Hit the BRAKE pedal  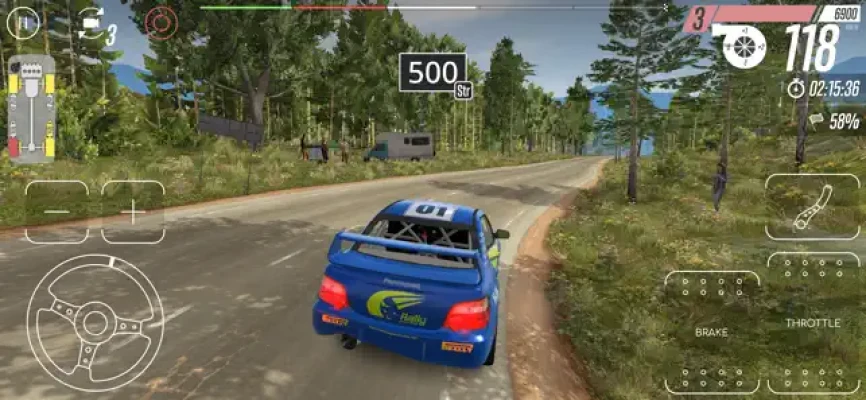tap(711, 331)
